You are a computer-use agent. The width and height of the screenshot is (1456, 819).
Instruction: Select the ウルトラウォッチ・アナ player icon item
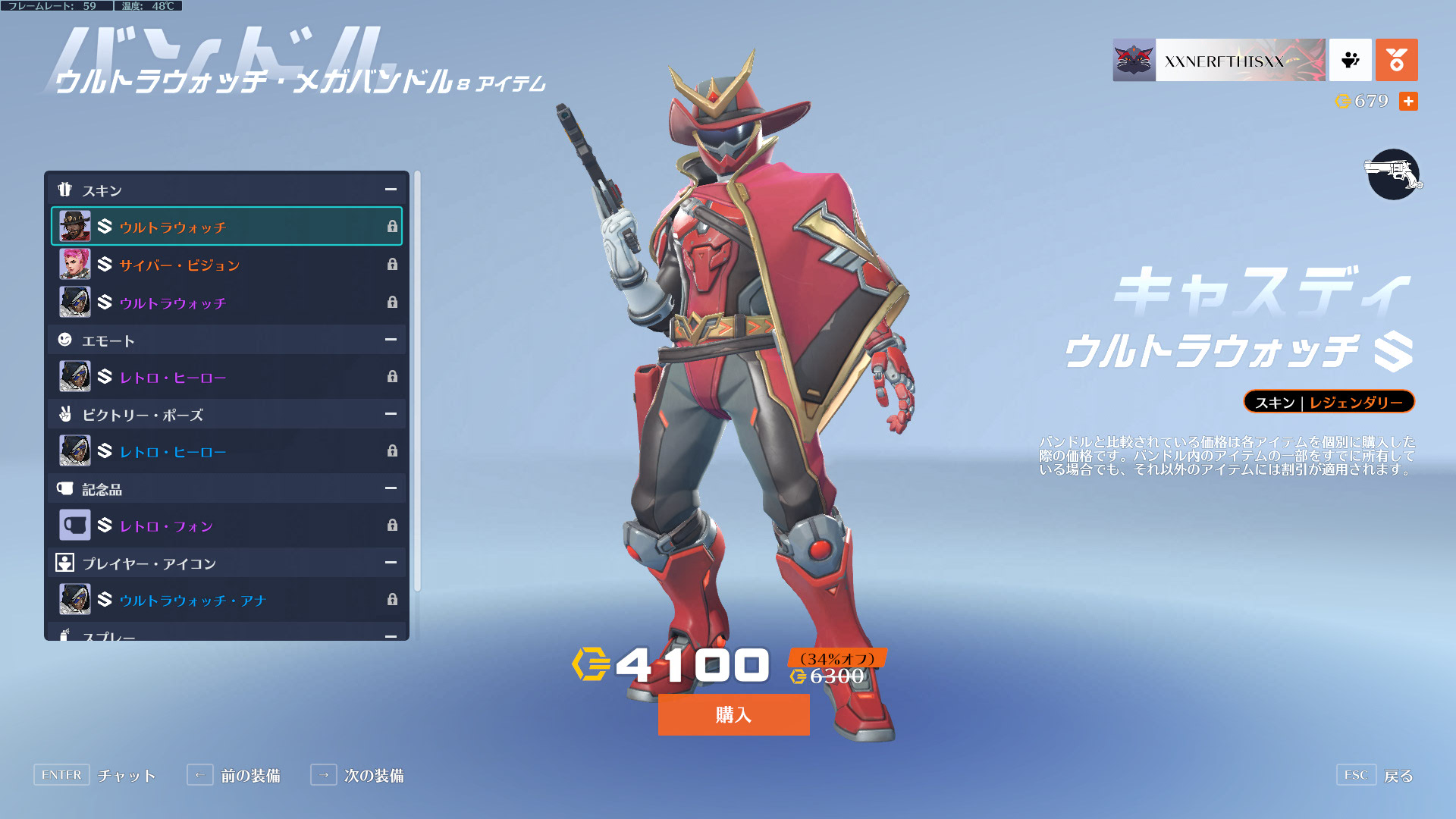(227, 600)
